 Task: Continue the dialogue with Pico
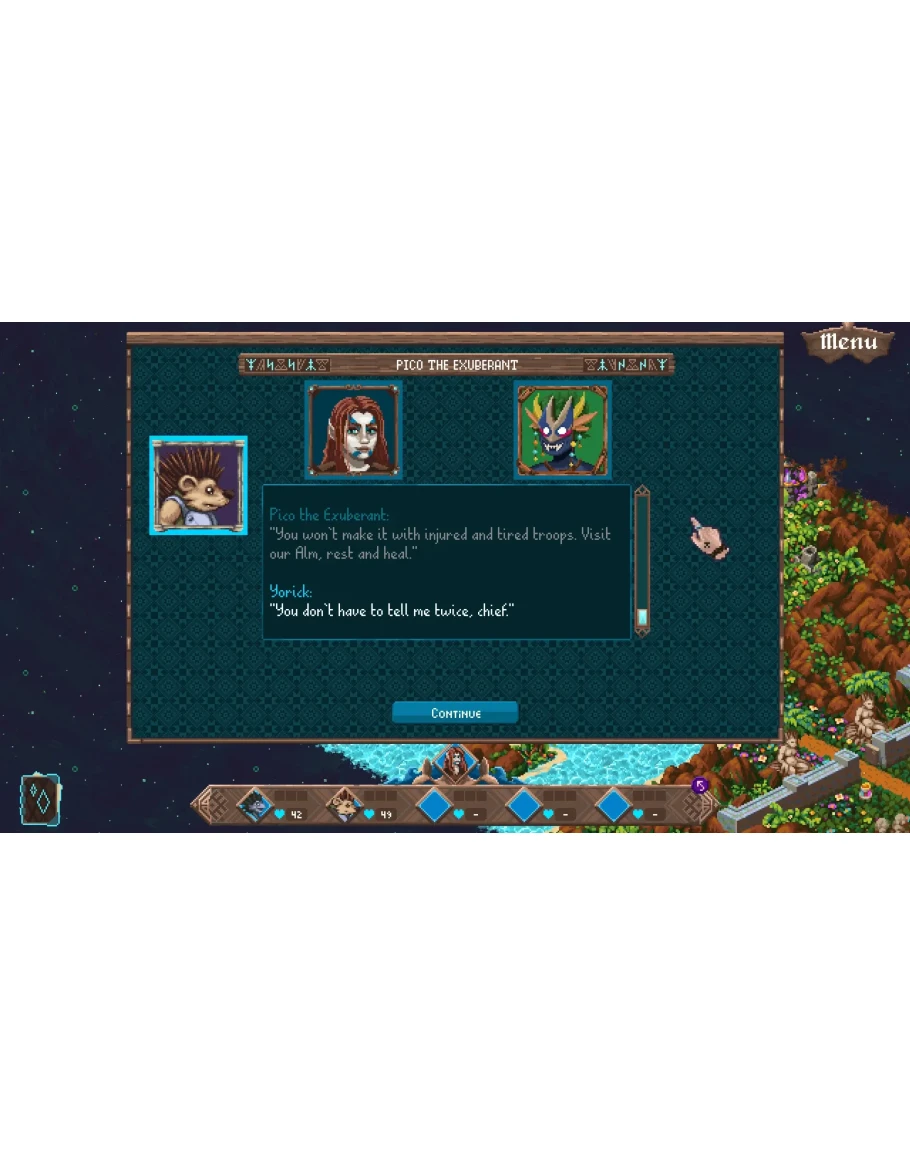pyautogui.click(x=455, y=713)
